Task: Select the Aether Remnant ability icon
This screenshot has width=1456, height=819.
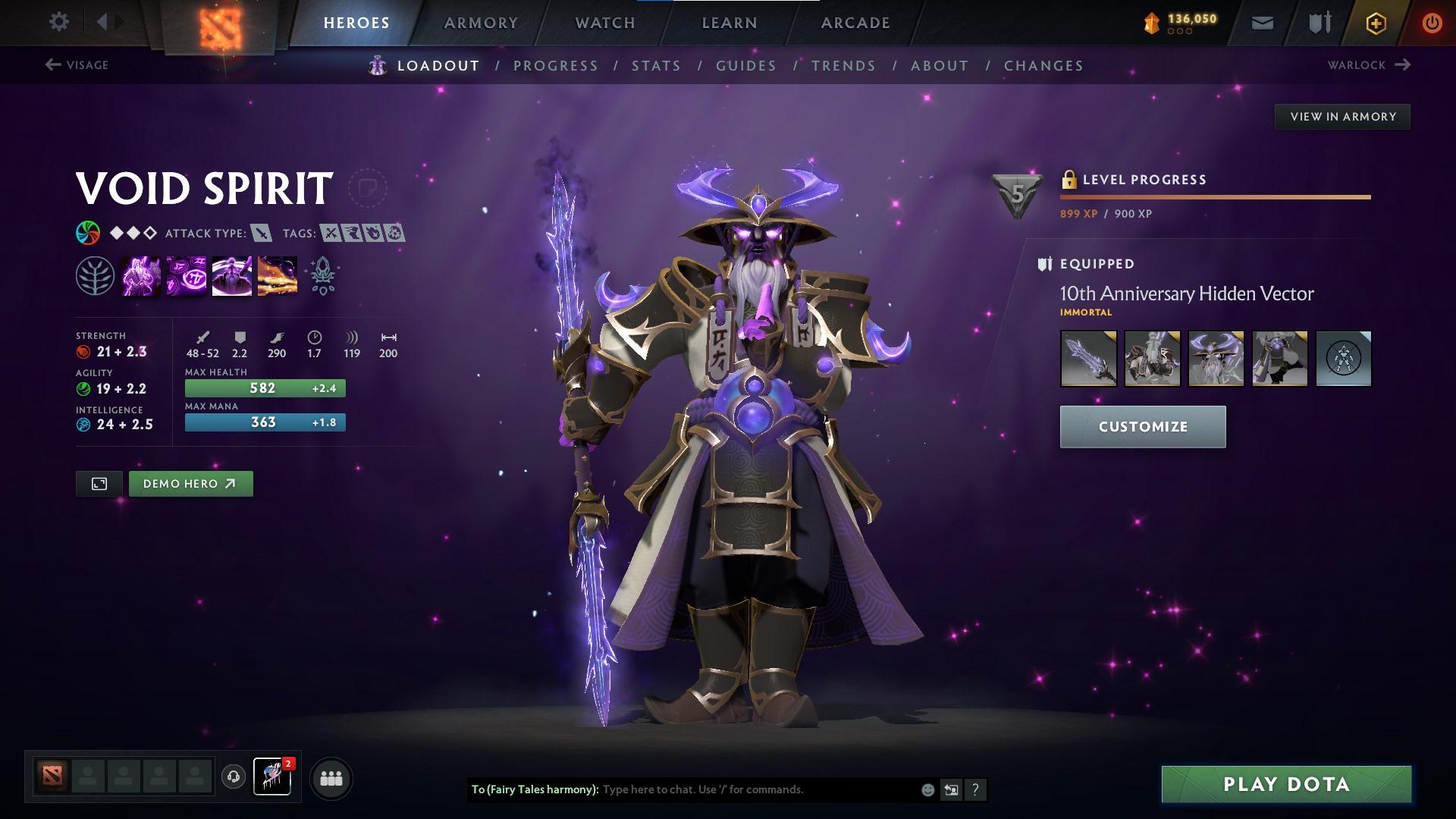Action: (141, 275)
